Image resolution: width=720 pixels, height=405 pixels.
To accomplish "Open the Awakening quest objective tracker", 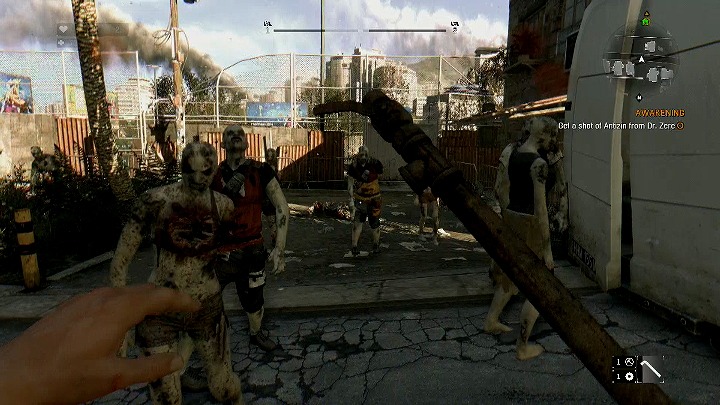I will coord(660,113).
